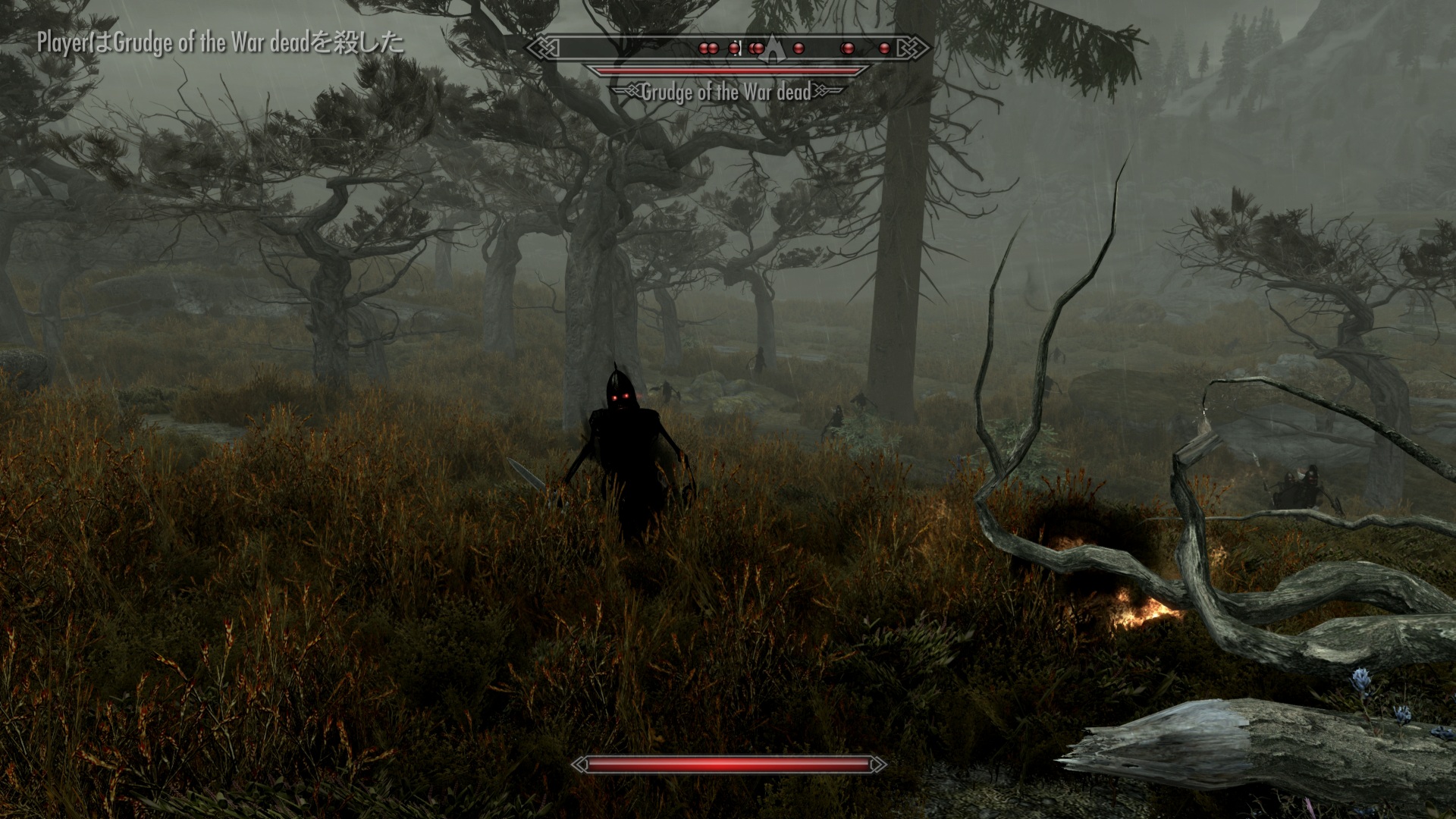The height and width of the screenshot is (819, 1456).
Task: Click the compass bar with red enemy markers
Action: click(728, 48)
